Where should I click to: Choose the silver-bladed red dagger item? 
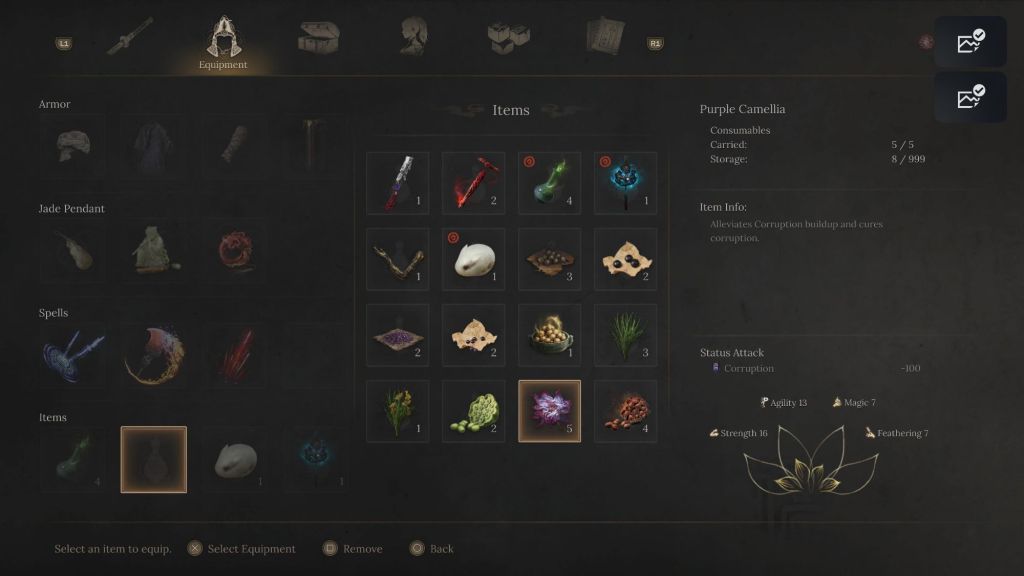click(397, 183)
